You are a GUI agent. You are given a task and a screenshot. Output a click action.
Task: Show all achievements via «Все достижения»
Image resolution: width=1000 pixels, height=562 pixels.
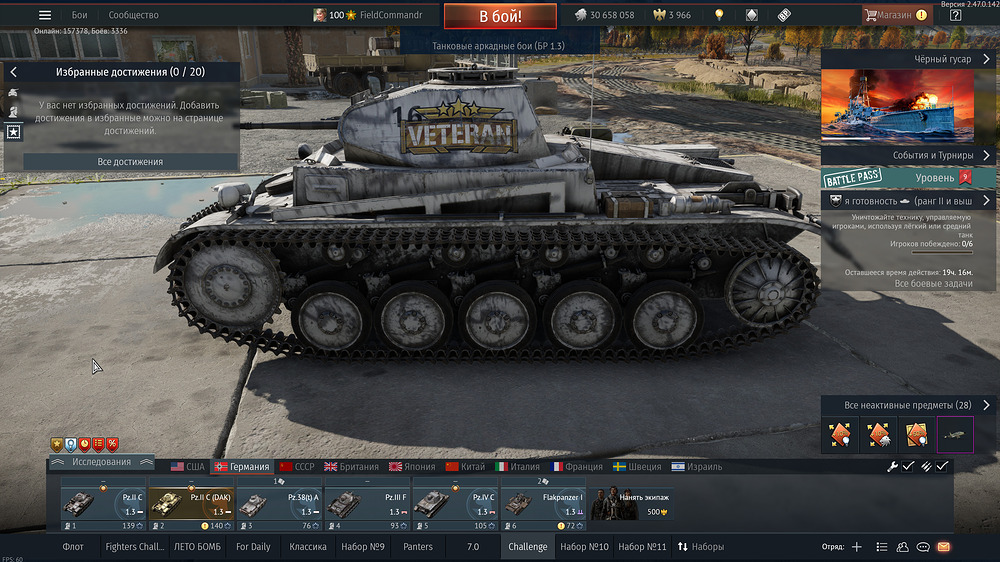point(130,161)
